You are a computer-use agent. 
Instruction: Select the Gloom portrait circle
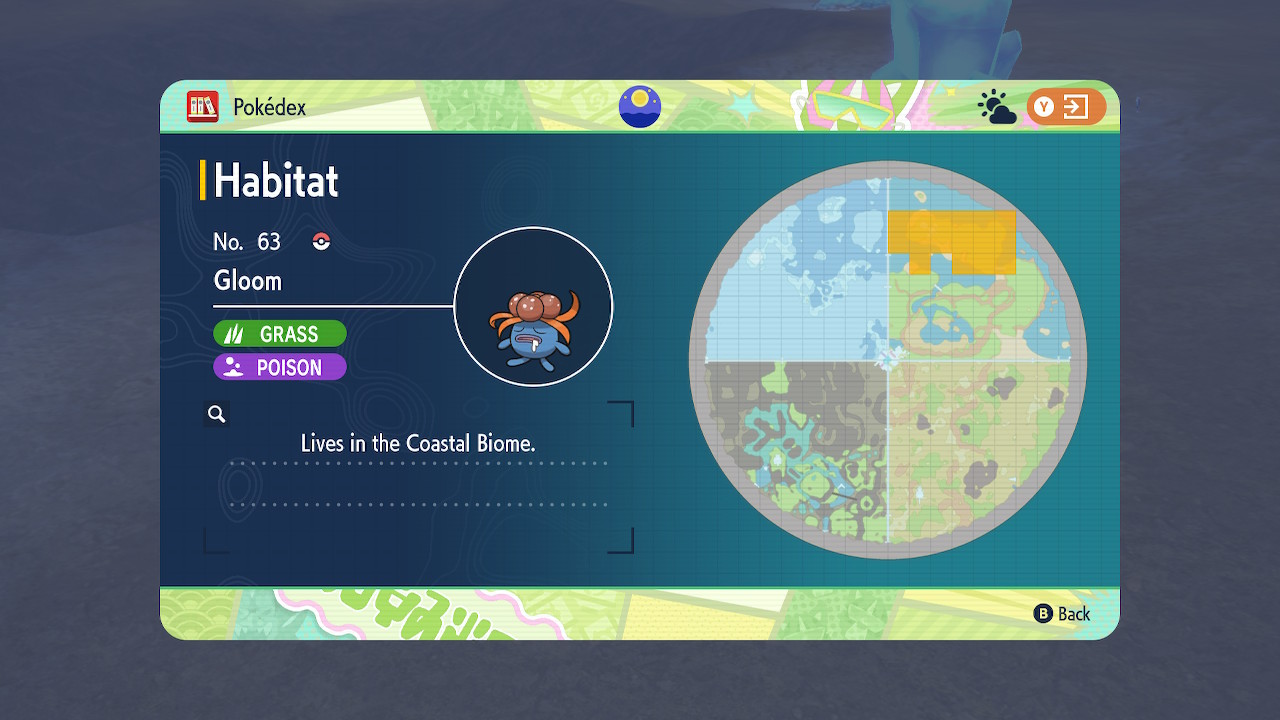click(533, 306)
